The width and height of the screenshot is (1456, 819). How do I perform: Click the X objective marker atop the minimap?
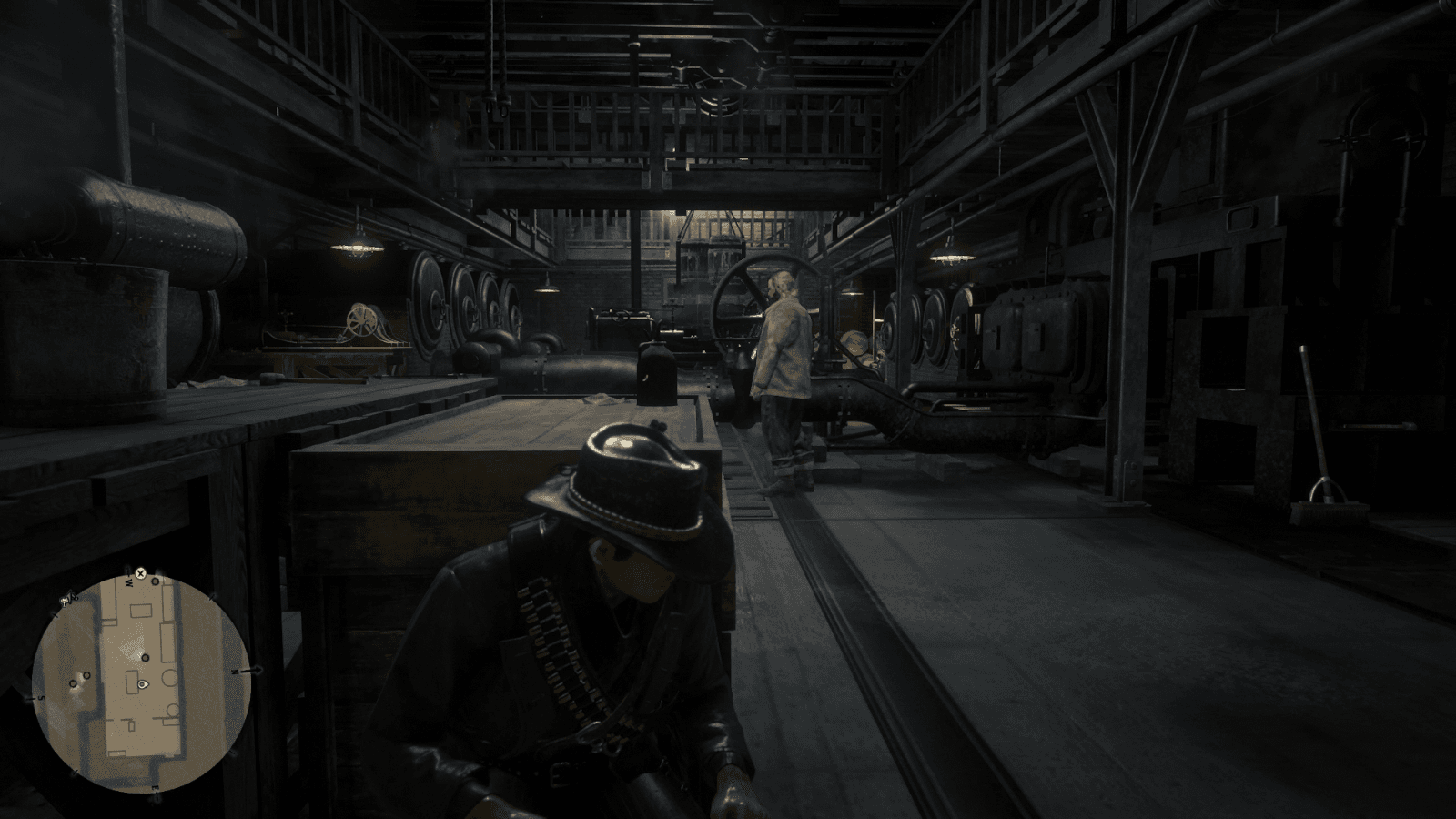(x=140, y=573)
